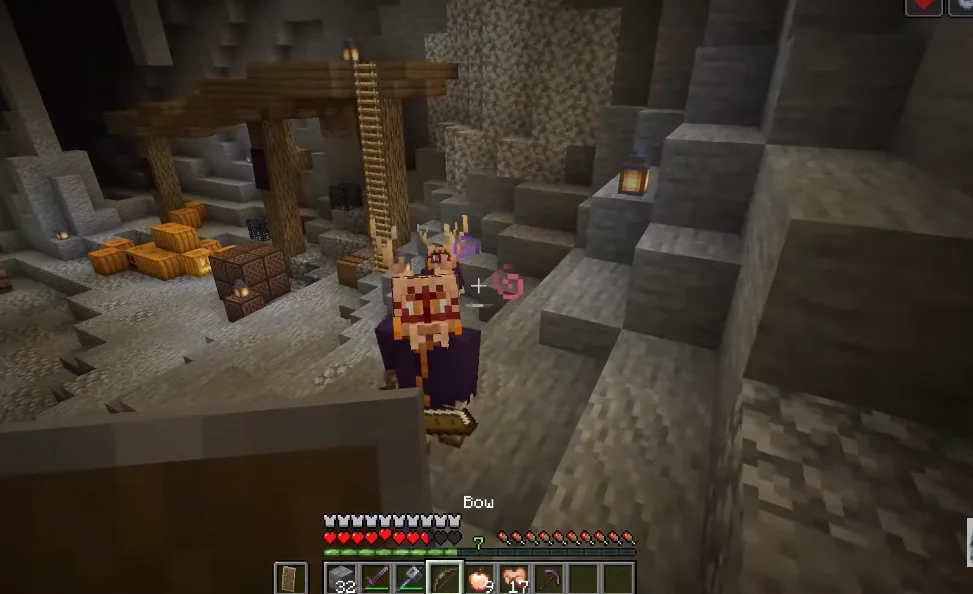Select the apple stack of 9
The width and height of the screenshot is (973, 594).
point(480,579)
